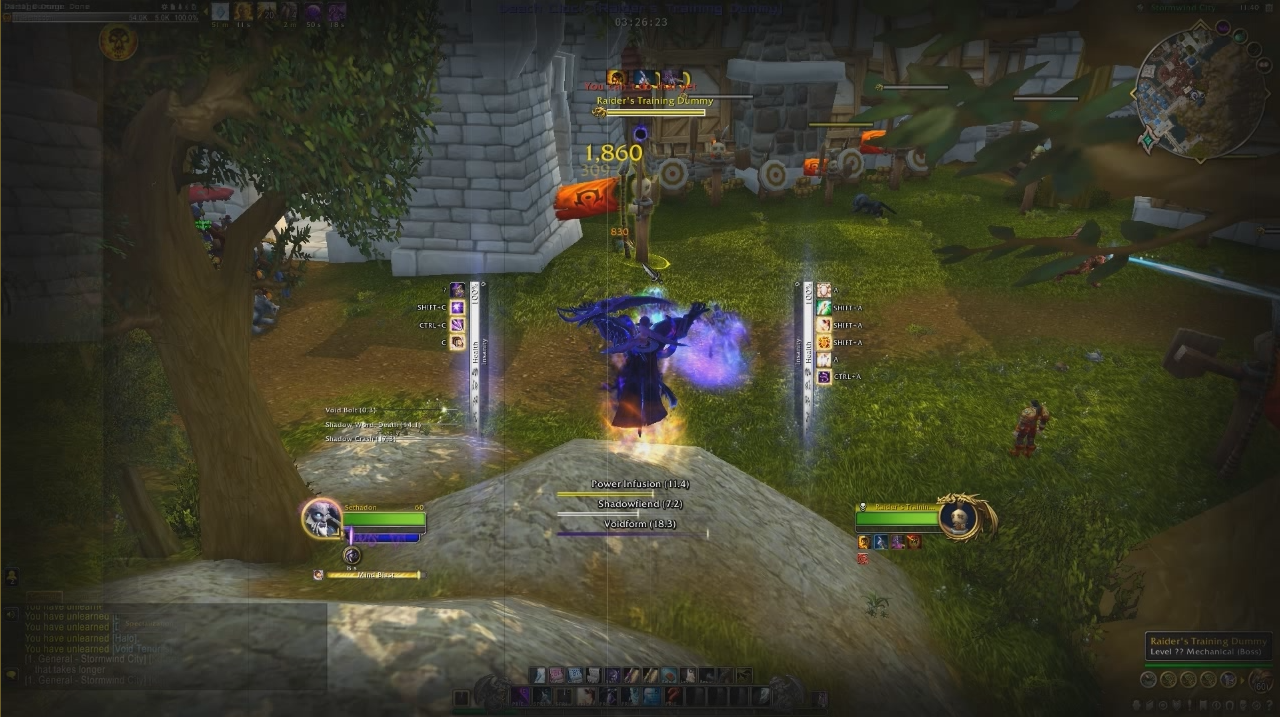The width and height of the screenshot is (1280, 717).
Task: Click the gold skull icon
Action: point(118,42)
